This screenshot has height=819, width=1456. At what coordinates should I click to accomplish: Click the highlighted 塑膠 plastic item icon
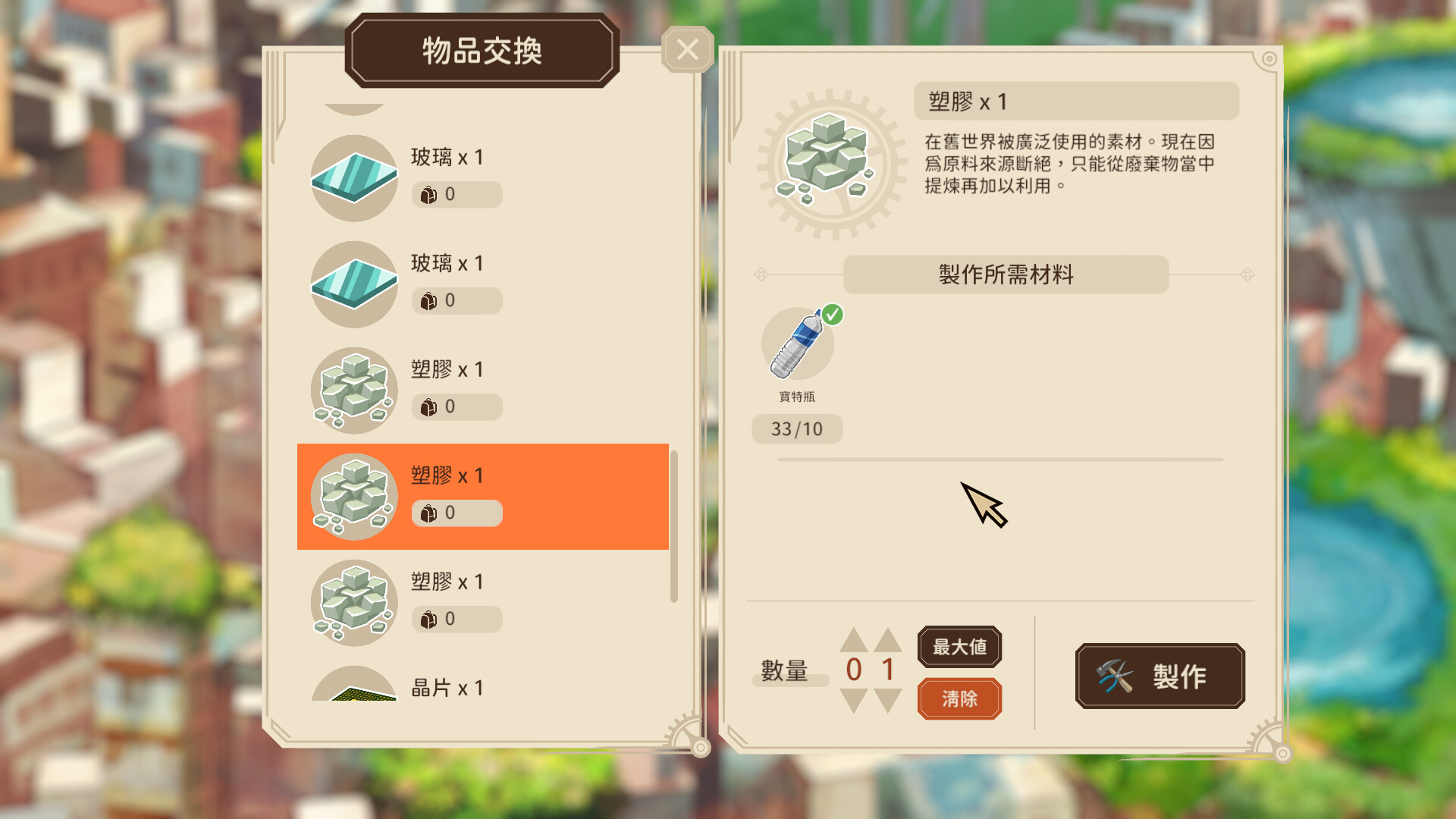point(353,494)
